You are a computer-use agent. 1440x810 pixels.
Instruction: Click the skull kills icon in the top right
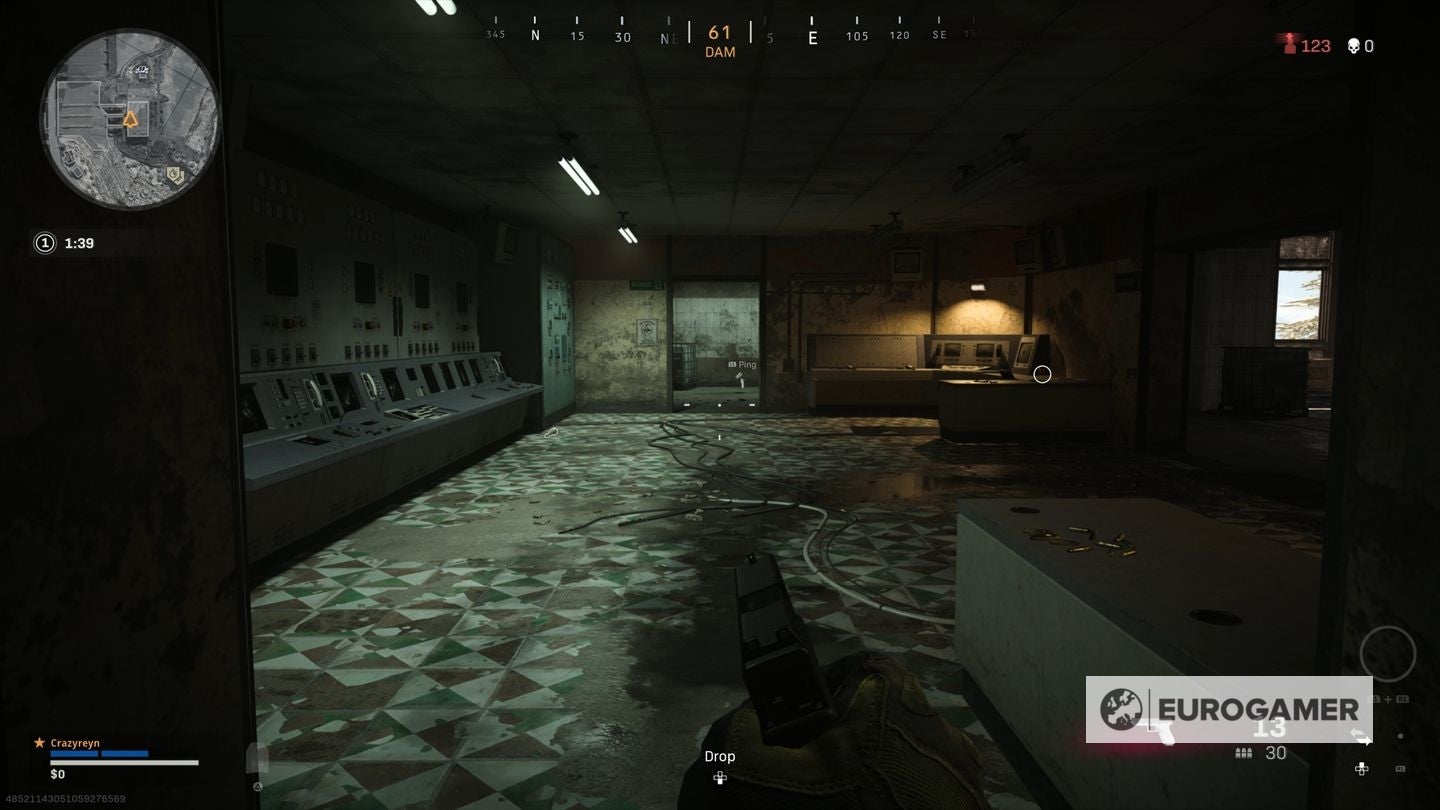[1352, 45]
